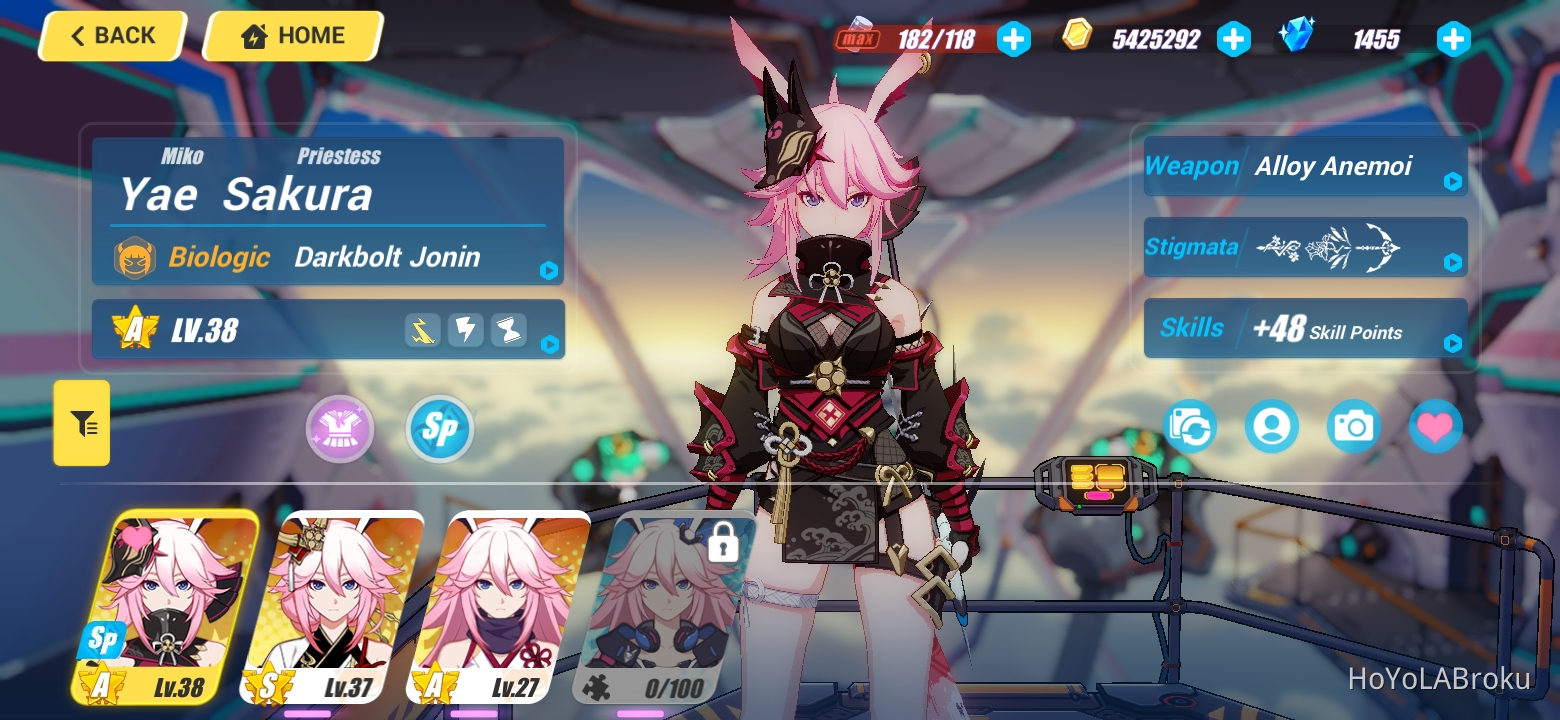This screenshot has height=720, width=1560.
Task: Expand the Stigmata details arrow
Action: pos(1452,264)
